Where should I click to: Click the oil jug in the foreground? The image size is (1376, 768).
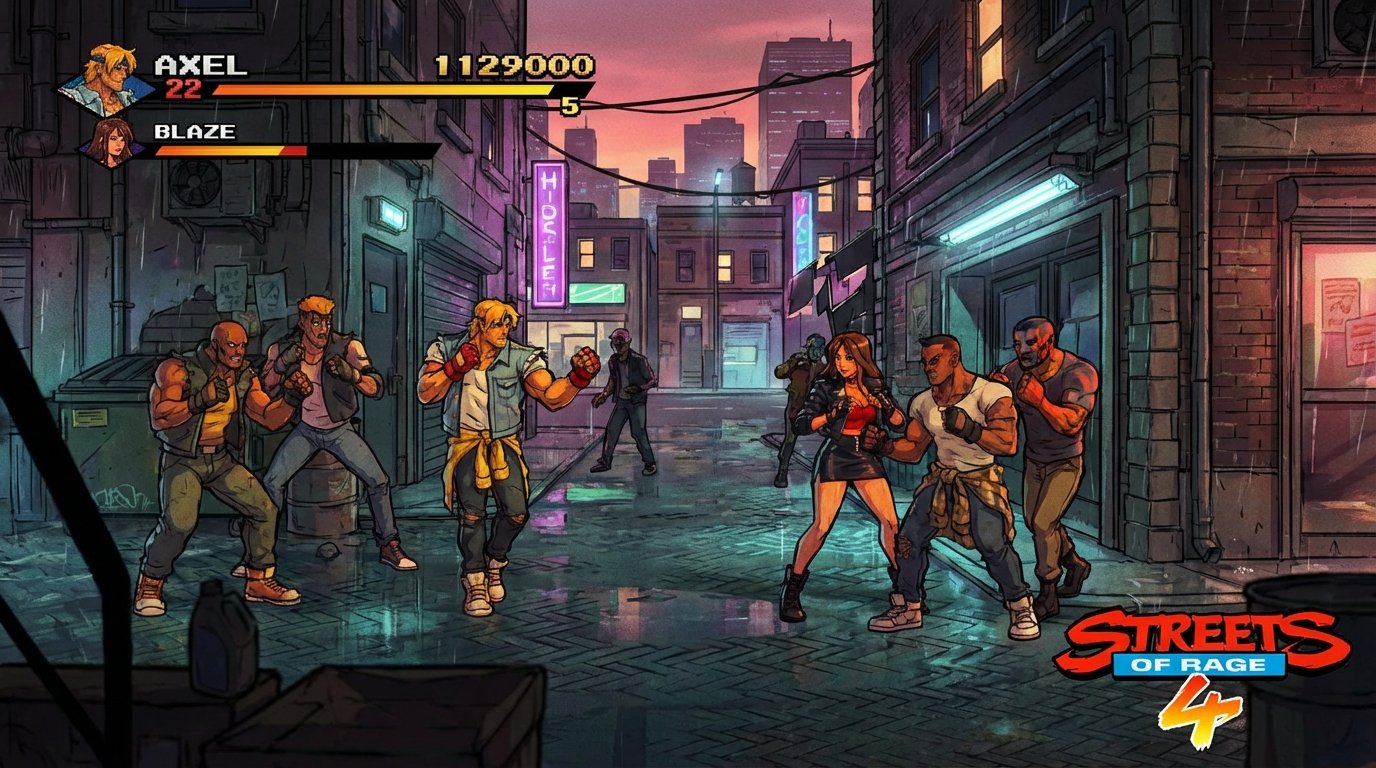(x=219, y=640)
